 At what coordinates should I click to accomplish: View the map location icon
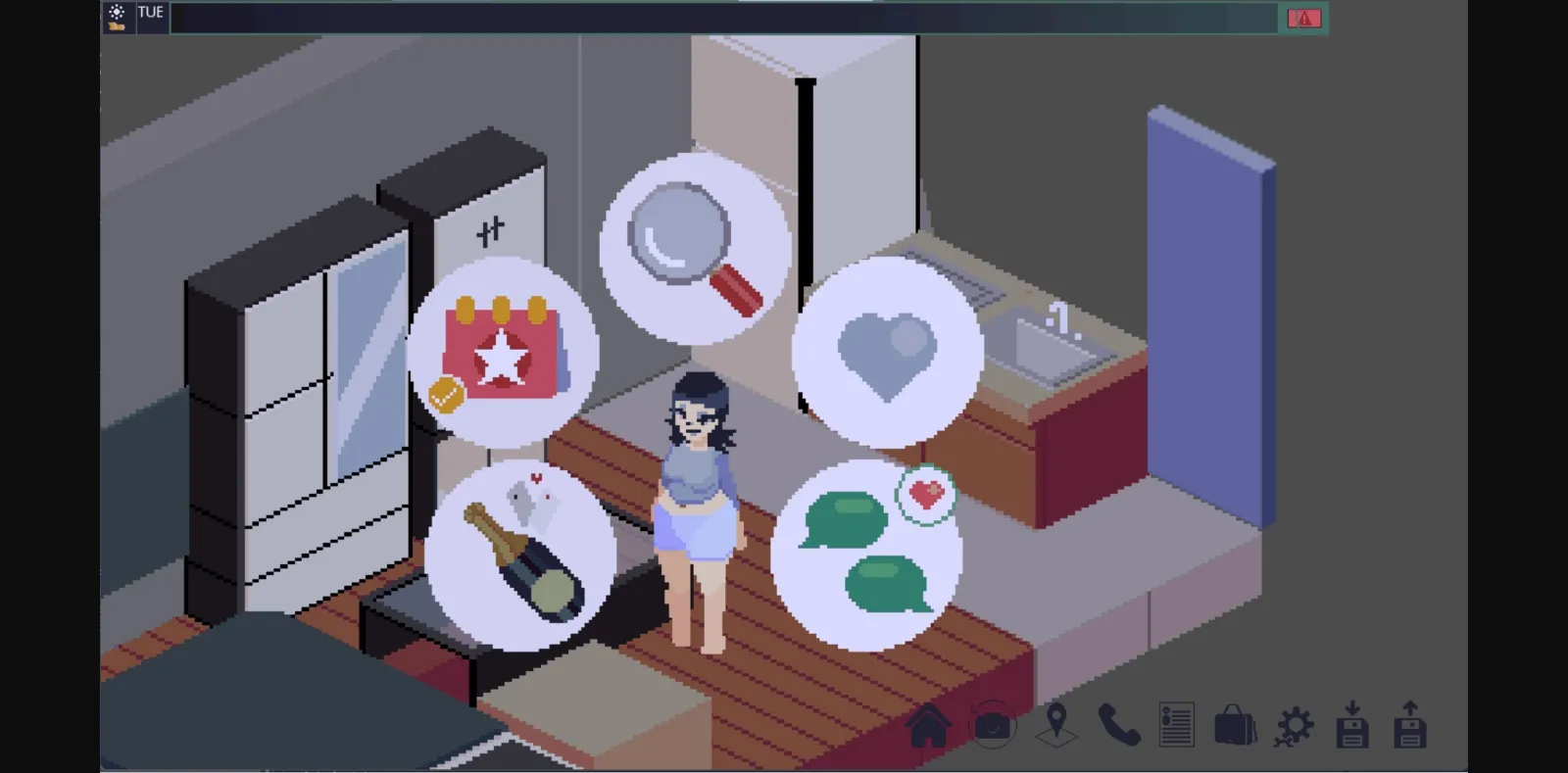1056,727
